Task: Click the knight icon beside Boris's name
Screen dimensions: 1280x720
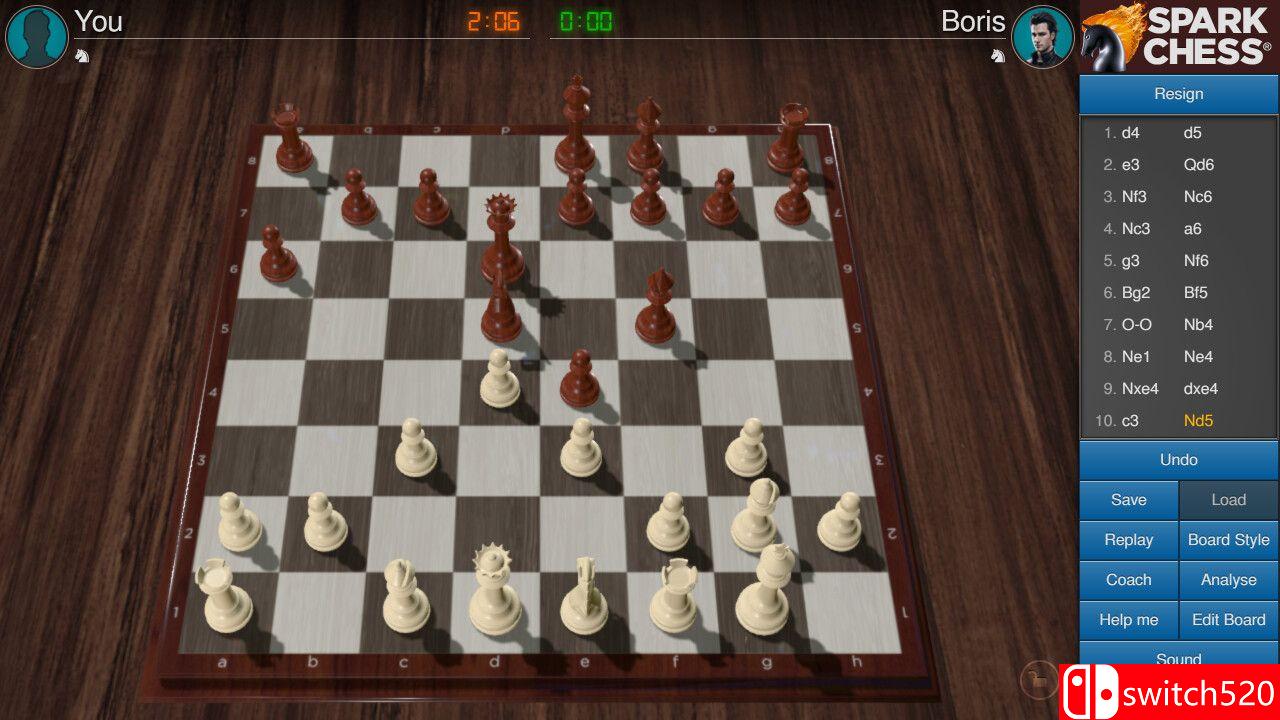Action: coord(997,55)
